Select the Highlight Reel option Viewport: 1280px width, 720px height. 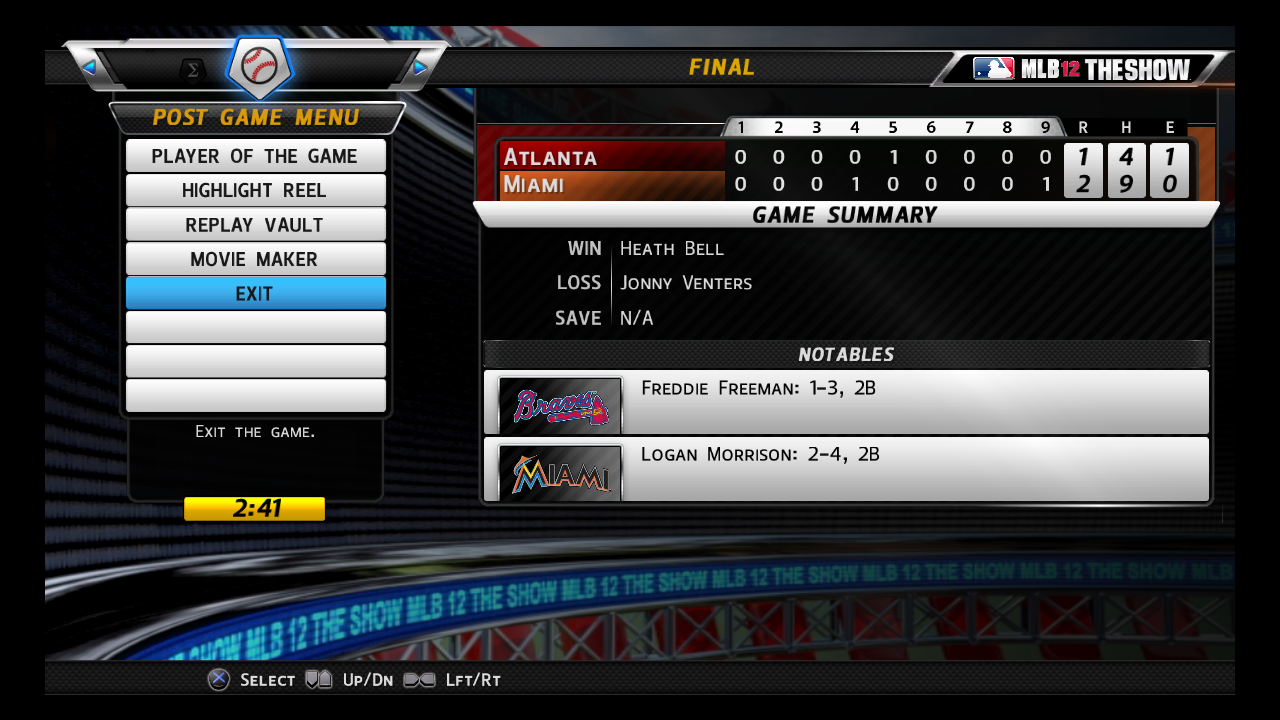[x=255, y=190]
